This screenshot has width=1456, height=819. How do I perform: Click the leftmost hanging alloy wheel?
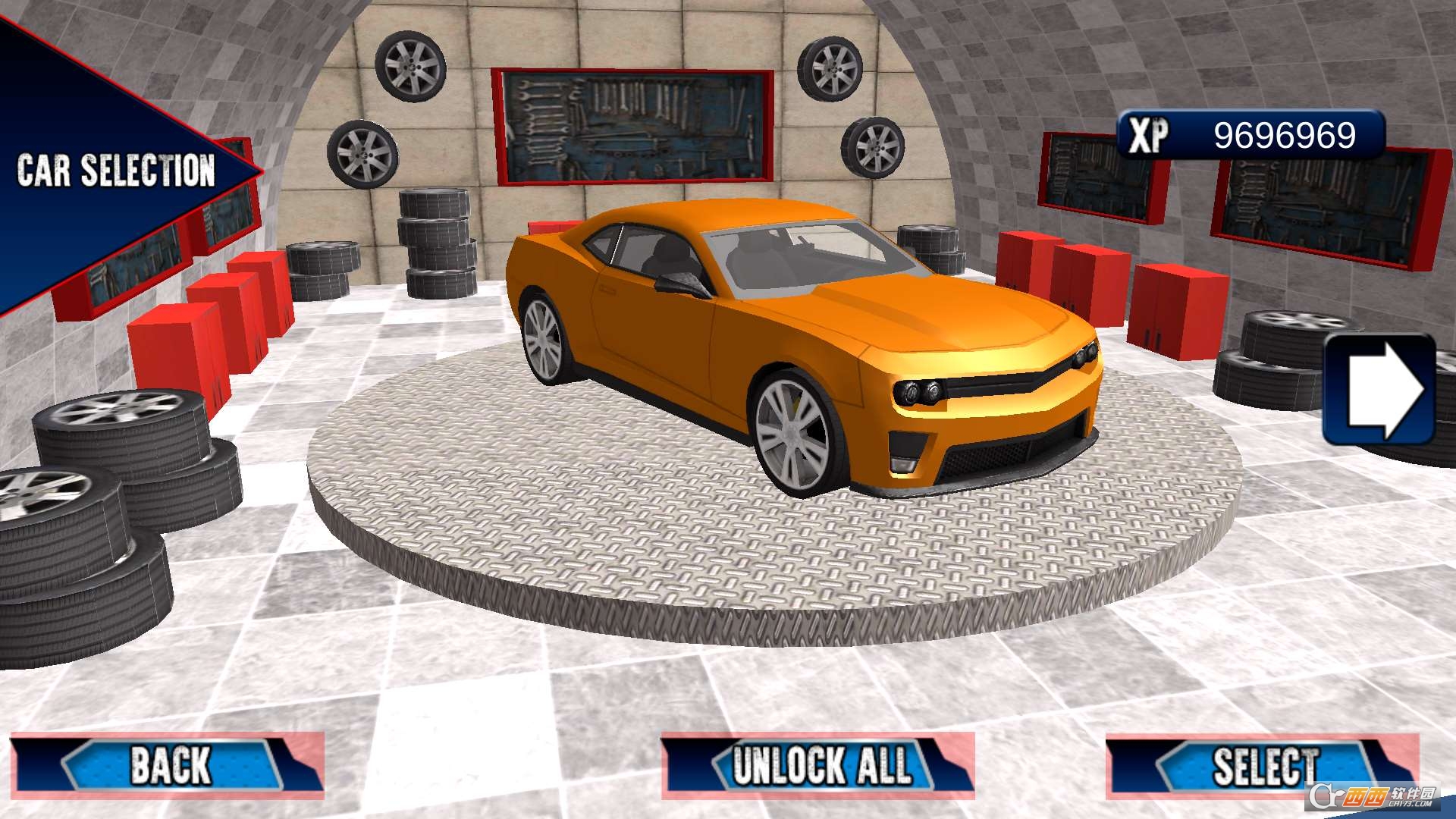click(362, 152)
